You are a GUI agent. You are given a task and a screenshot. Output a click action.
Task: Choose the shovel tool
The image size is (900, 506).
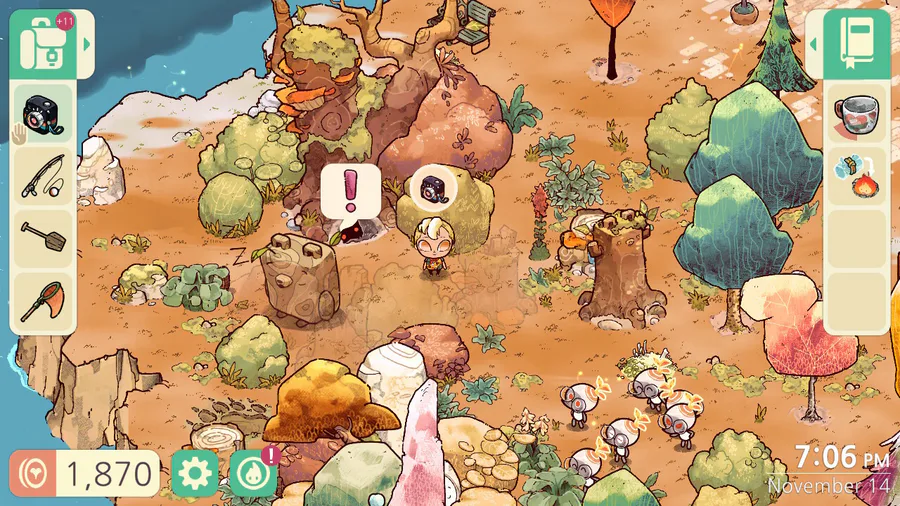pyautogui.click(x=42, y=238)
